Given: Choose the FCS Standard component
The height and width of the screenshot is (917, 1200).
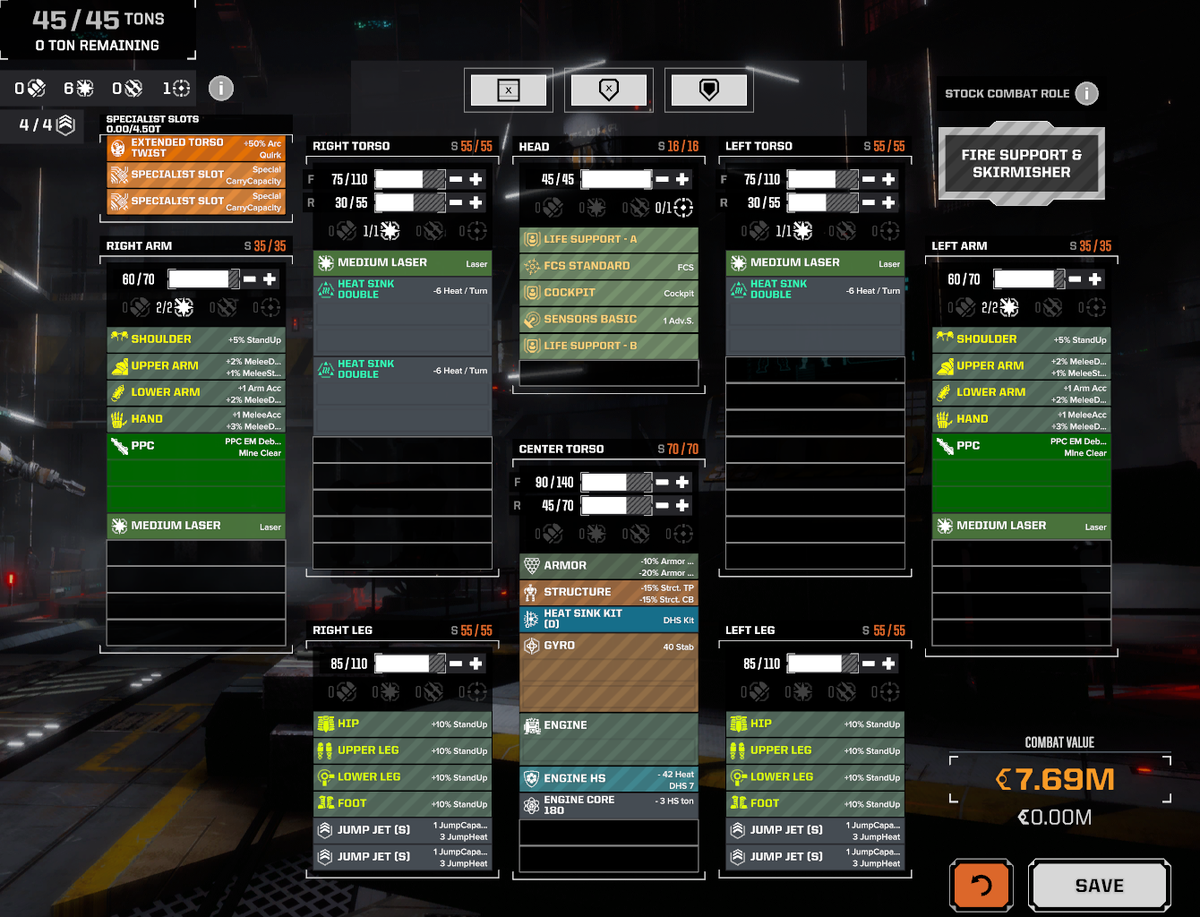Looking at the screenshot, I should (x=608, y=266).
